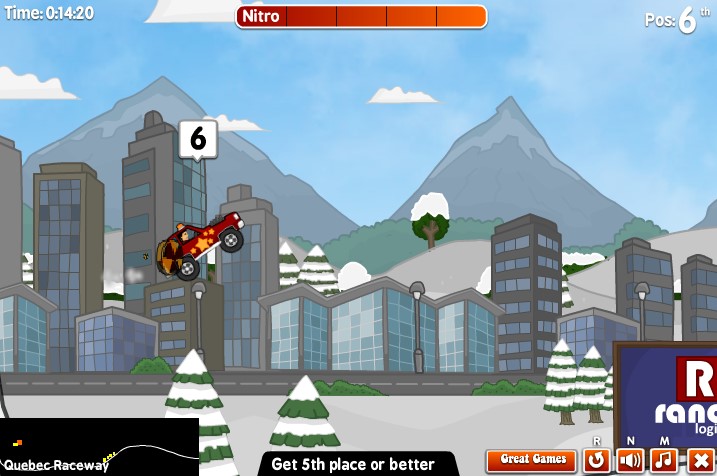
Task: Toggle music with the note icon
Action: tap(664, 460)
